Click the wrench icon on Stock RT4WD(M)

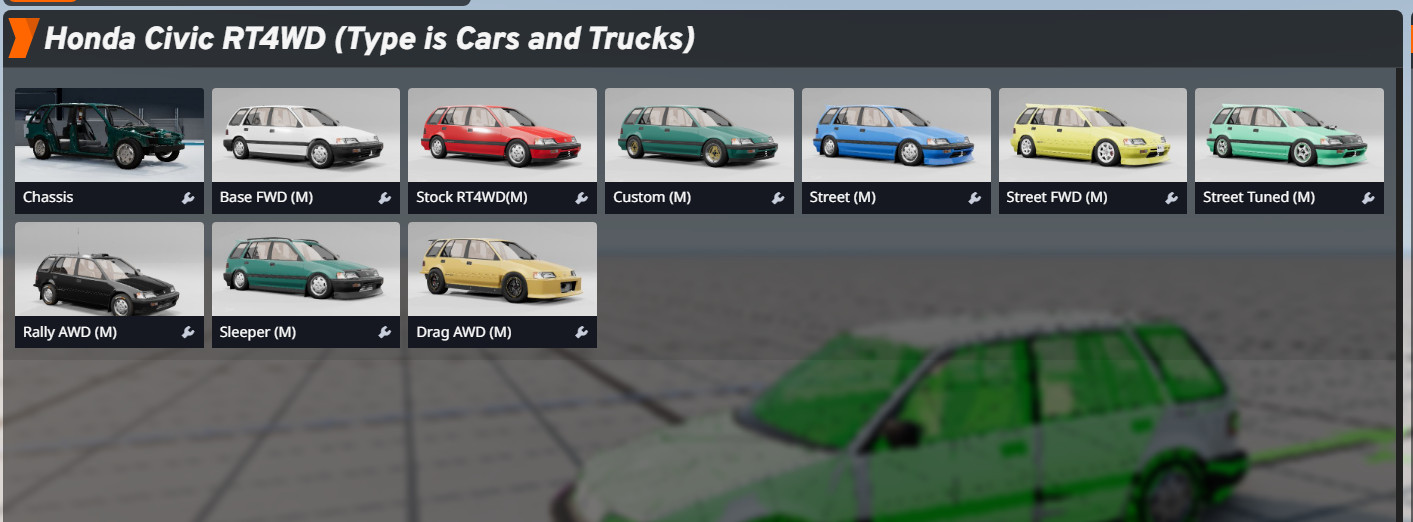(582, 198)
